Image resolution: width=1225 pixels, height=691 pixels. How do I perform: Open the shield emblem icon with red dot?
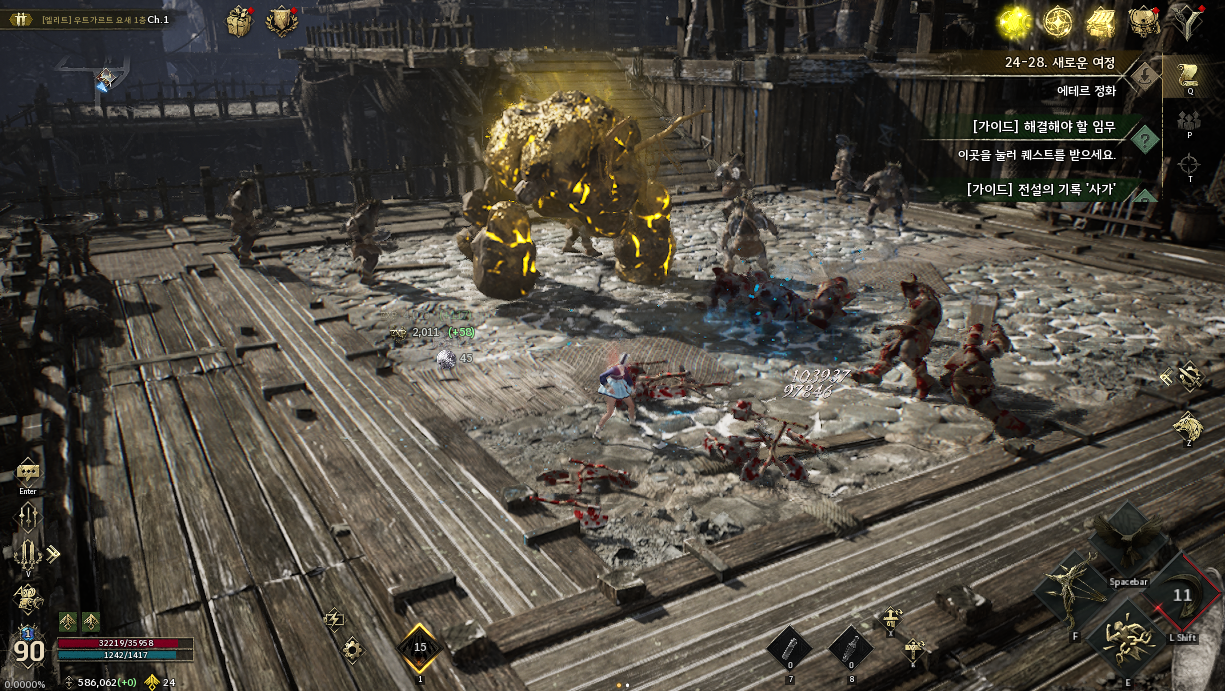[x=282, y=21]
